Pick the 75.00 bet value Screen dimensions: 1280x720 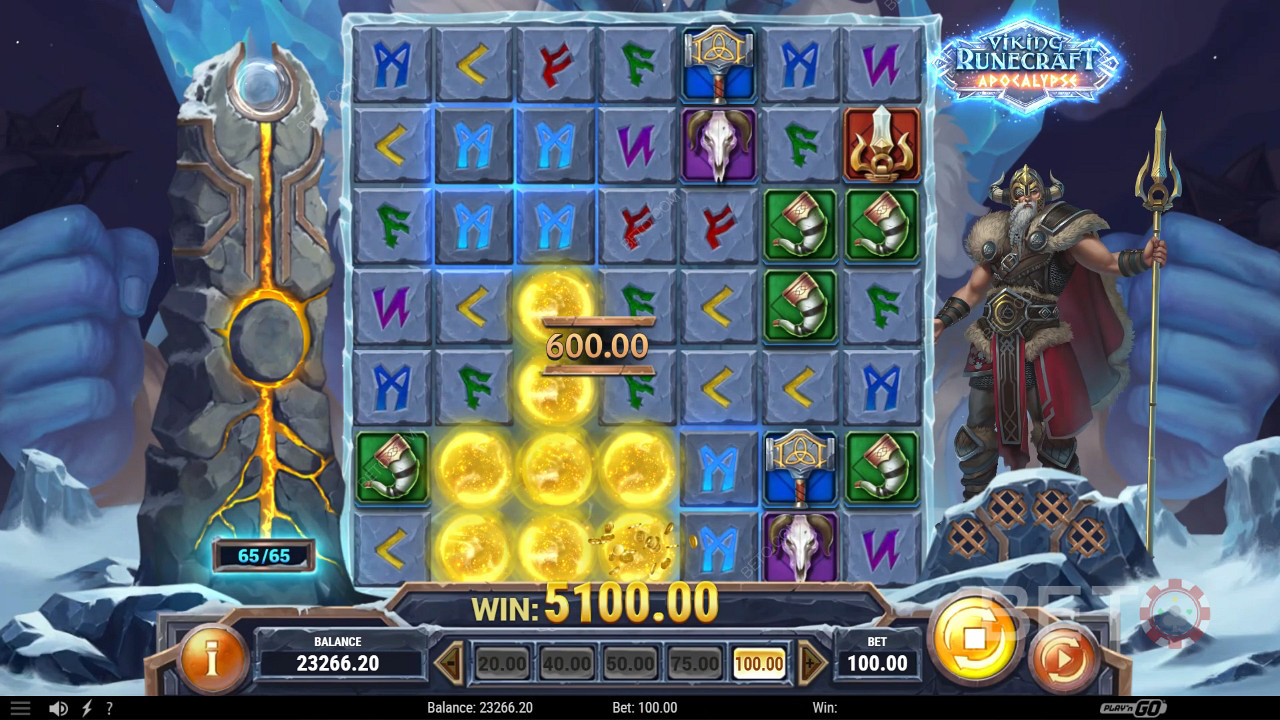[x=694, y=663]
